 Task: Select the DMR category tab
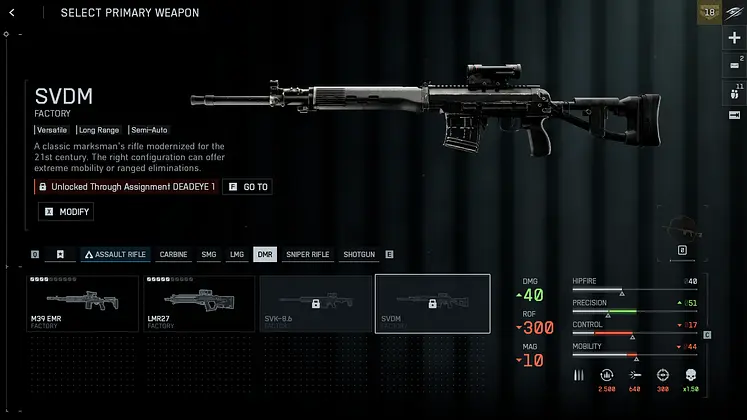(265, 255)
